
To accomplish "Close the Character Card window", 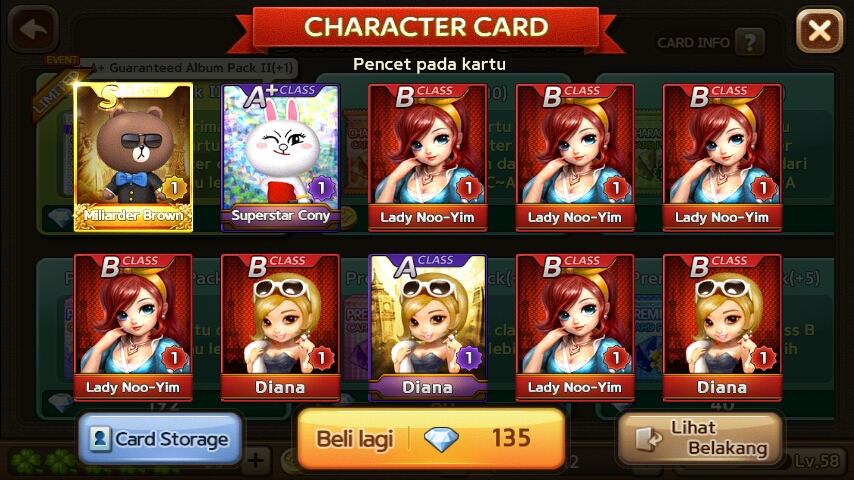I will click(x=819, y=31).
